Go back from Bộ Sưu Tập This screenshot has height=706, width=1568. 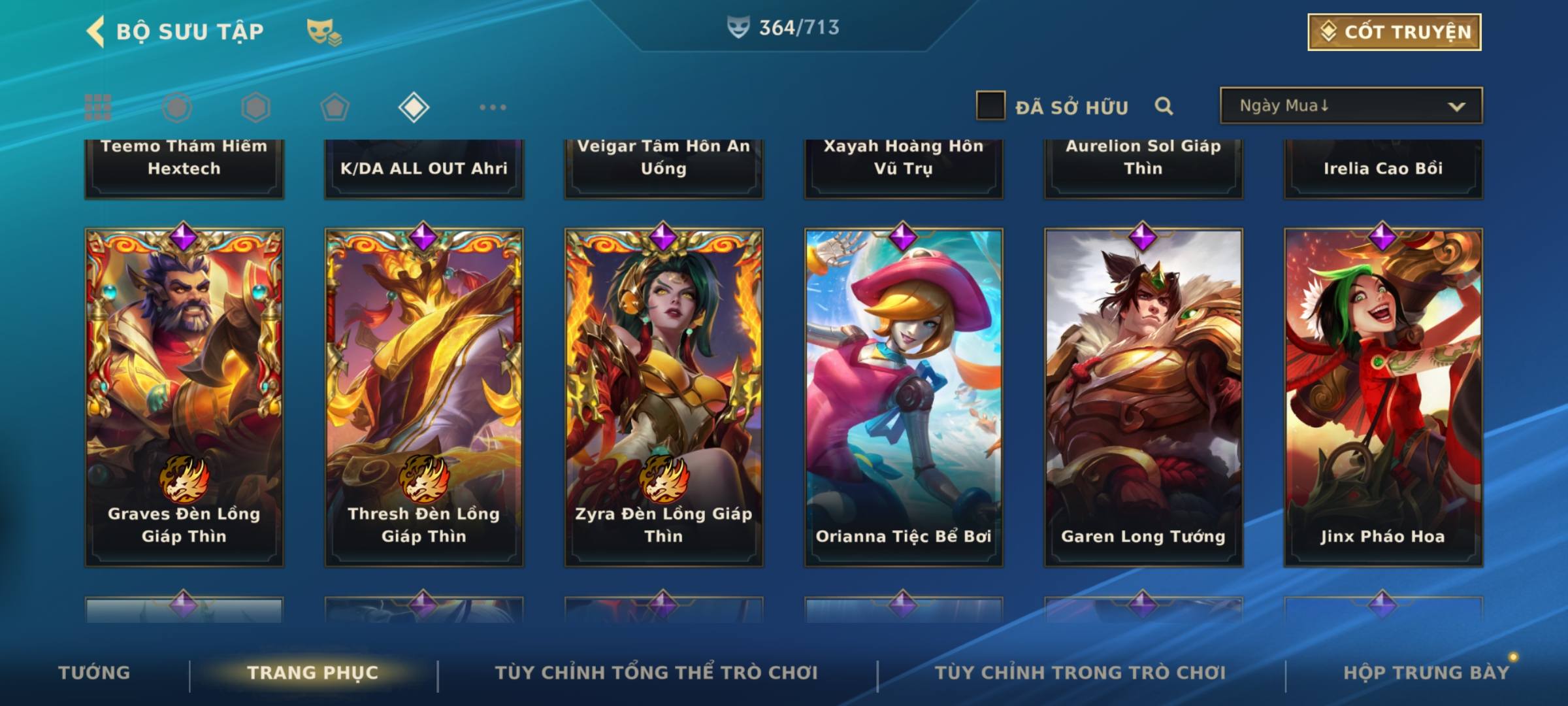tap(96, 31)
